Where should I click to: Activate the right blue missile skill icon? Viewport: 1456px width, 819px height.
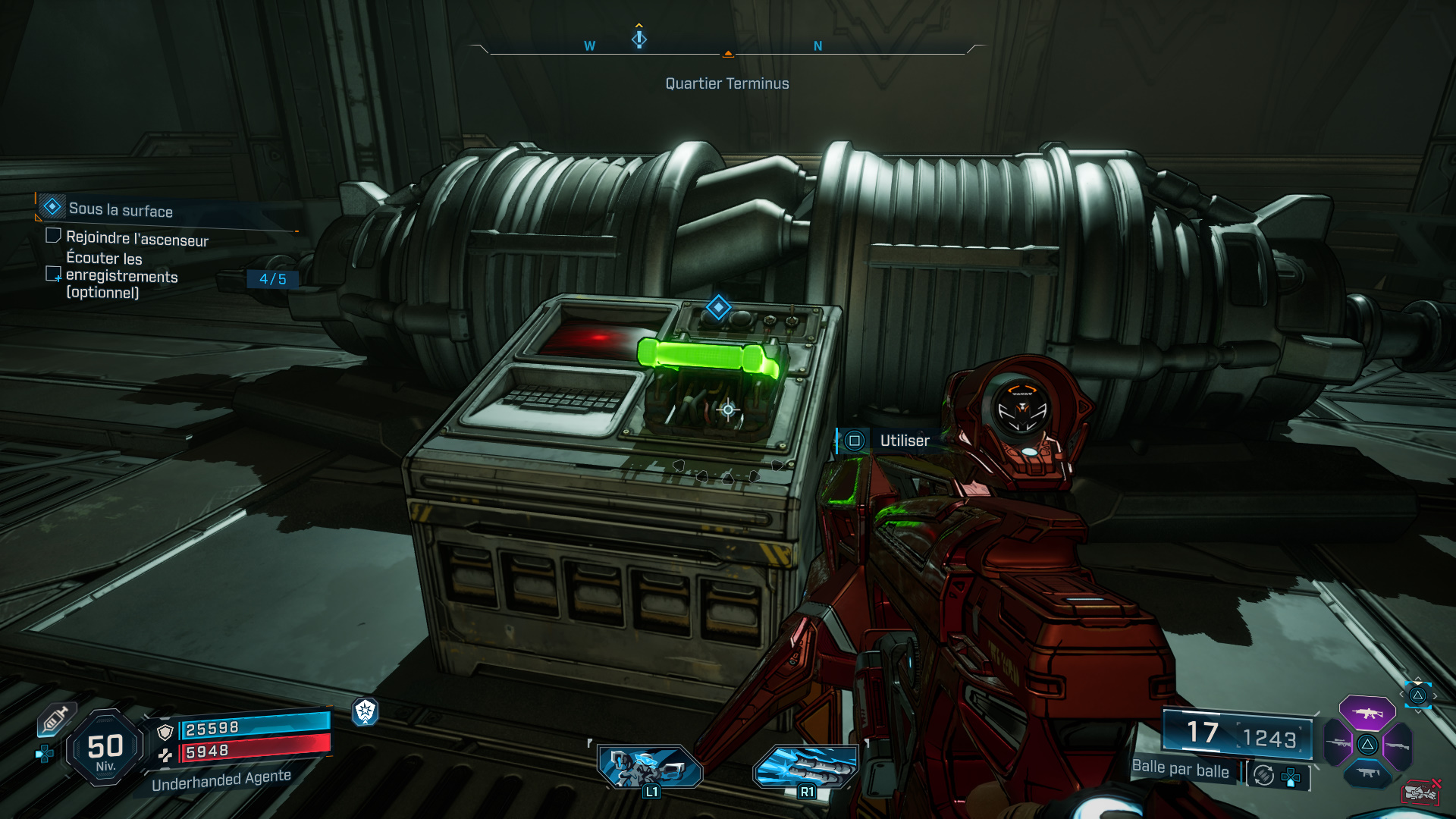(x=805, y=766)
